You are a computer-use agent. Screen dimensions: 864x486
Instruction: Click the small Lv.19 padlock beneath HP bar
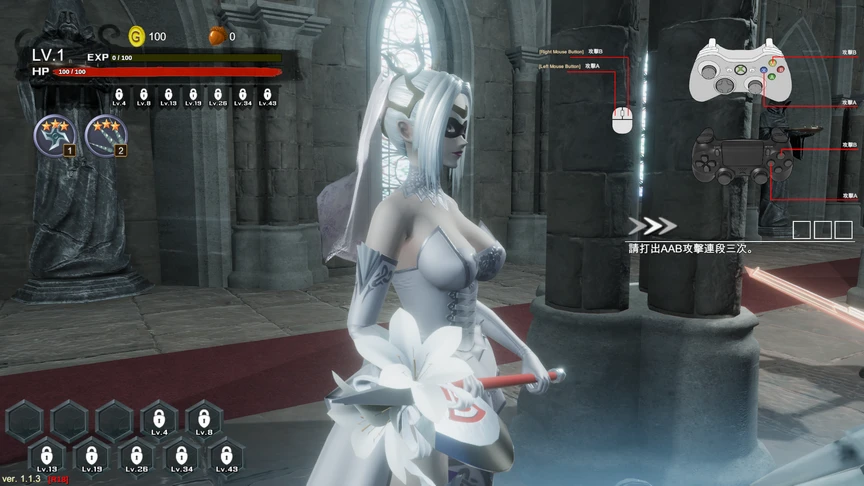click(193, 96)
